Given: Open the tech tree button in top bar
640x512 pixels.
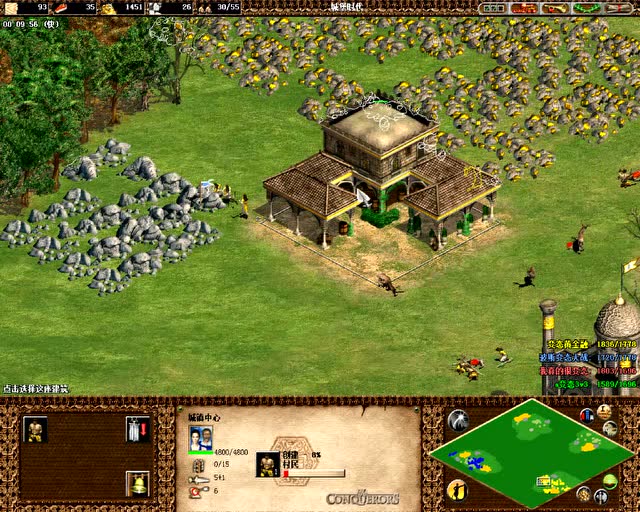Looking at the screenshot, I should pos(524,8).
